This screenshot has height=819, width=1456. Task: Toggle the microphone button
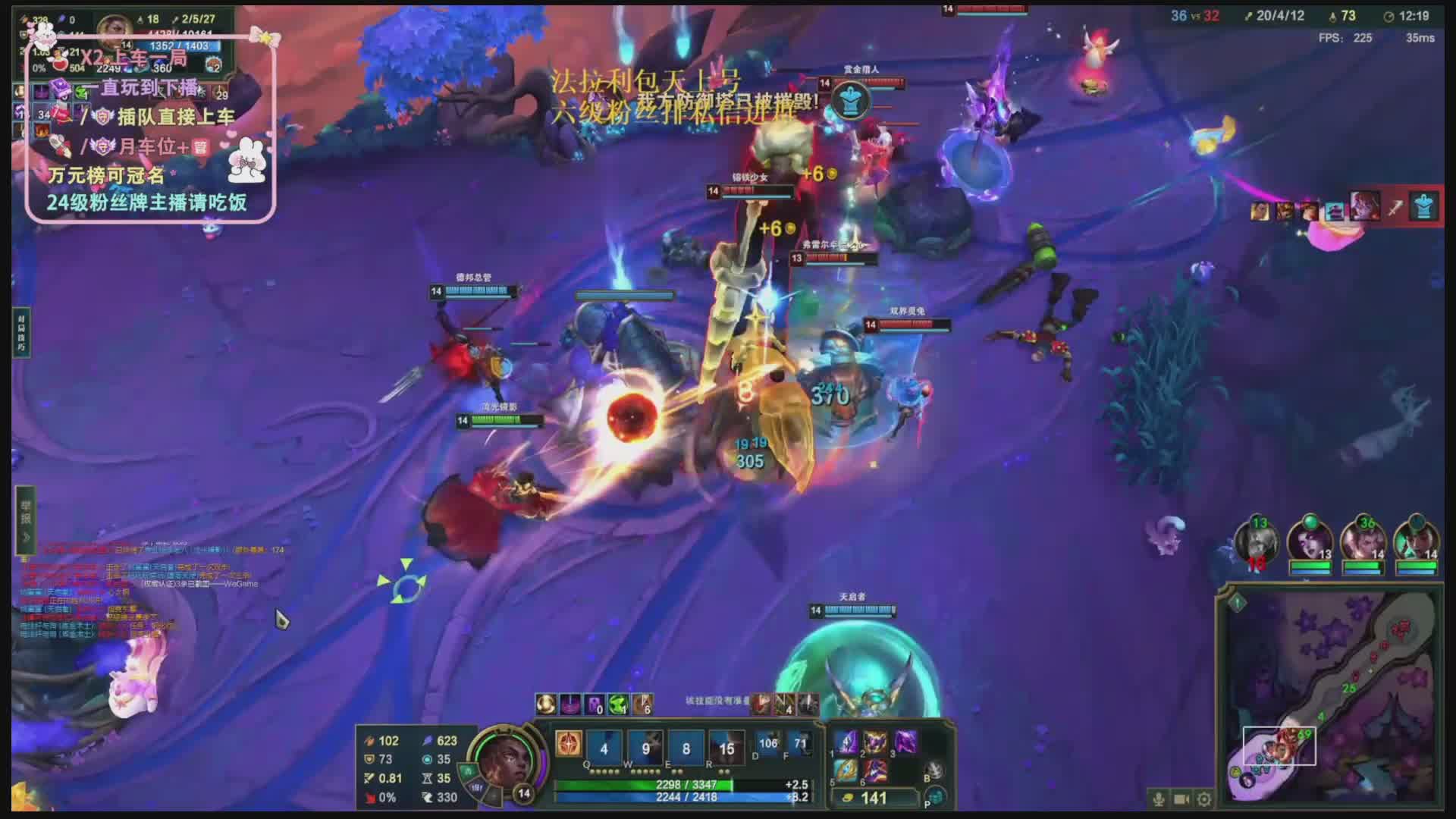pyautogui.click(x=1158, y=799)
